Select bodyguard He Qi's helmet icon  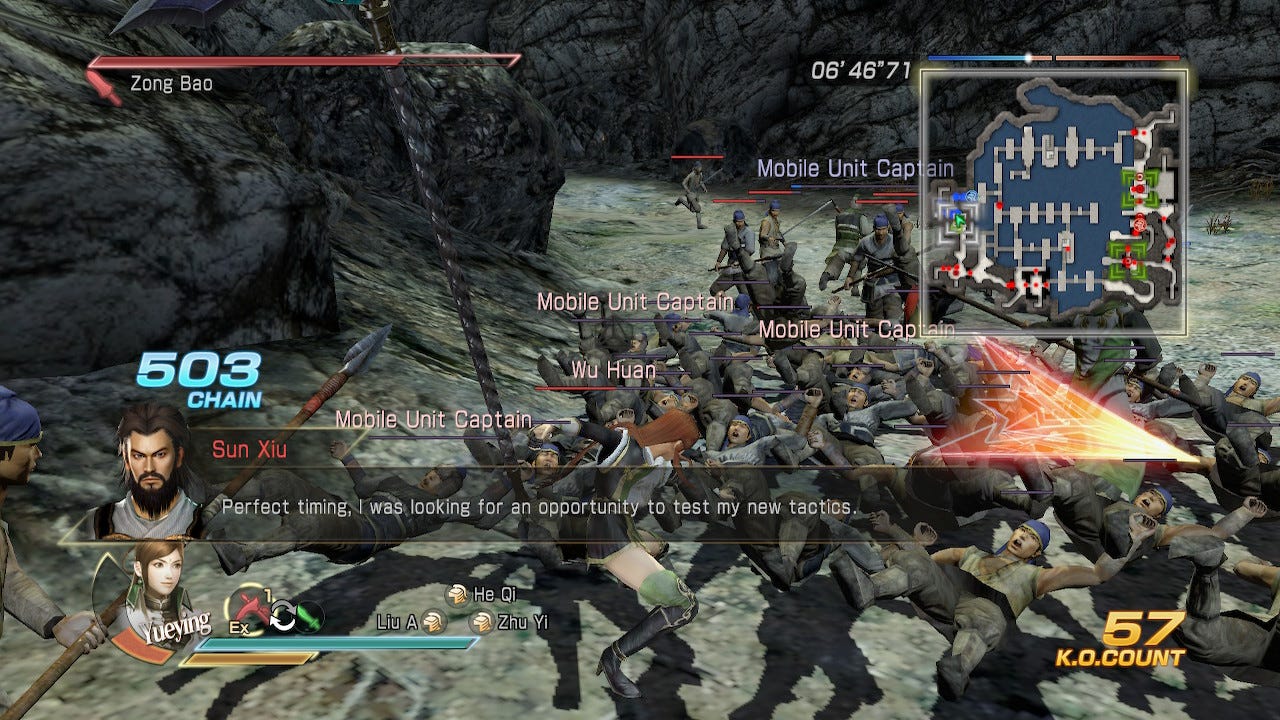pos(457,595)
